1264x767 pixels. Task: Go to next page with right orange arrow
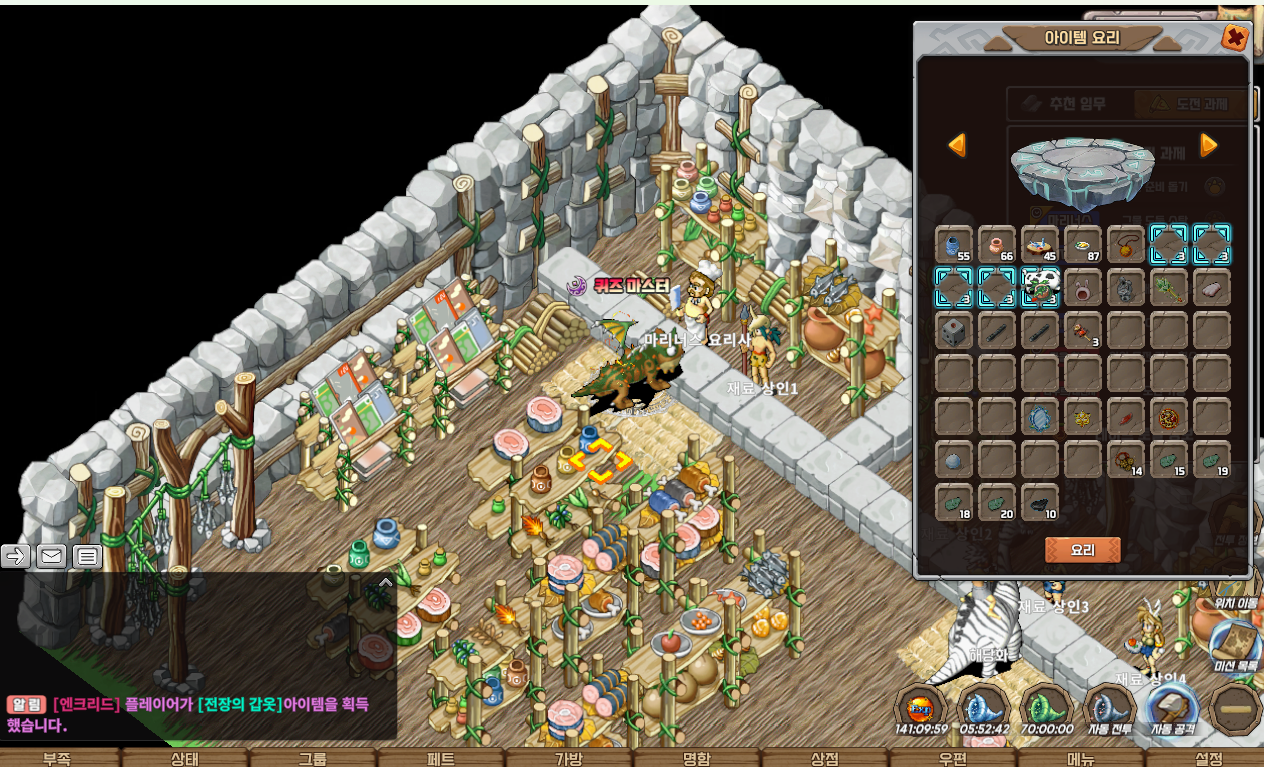pyautogui.click(x=1208, y=146)
